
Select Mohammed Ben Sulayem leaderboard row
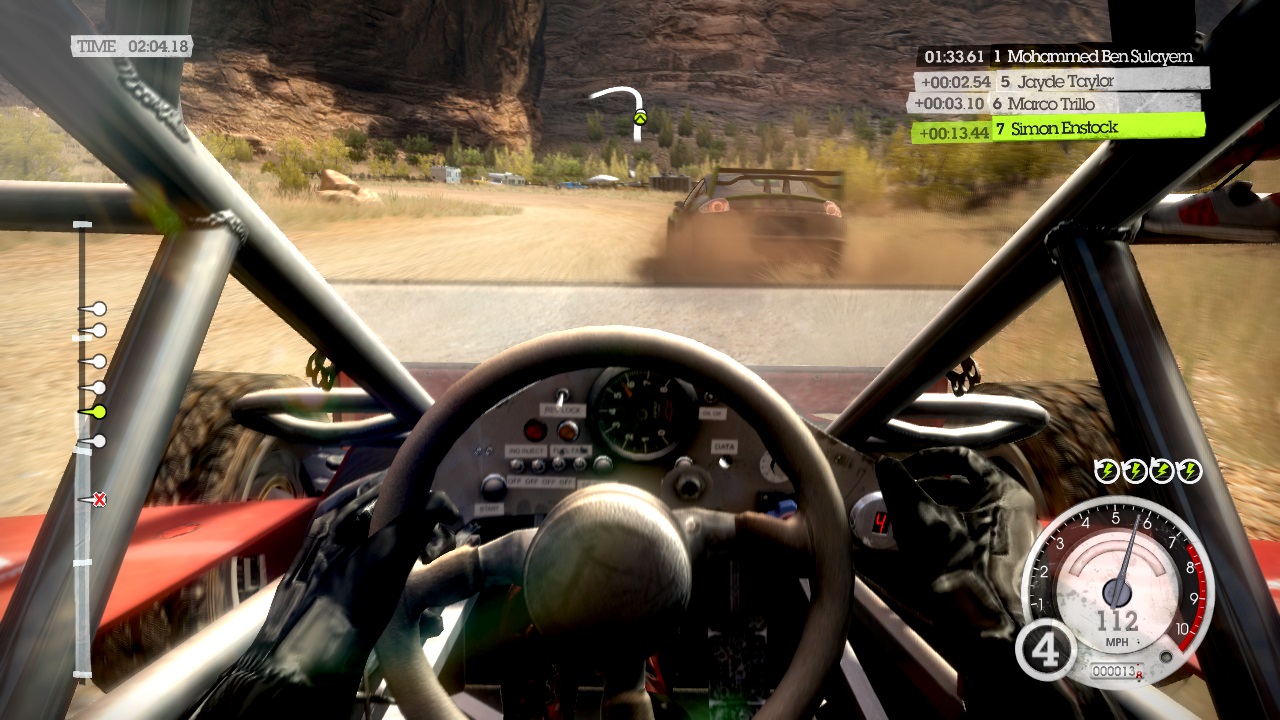pyautogui.click(x=1060, y=57)
